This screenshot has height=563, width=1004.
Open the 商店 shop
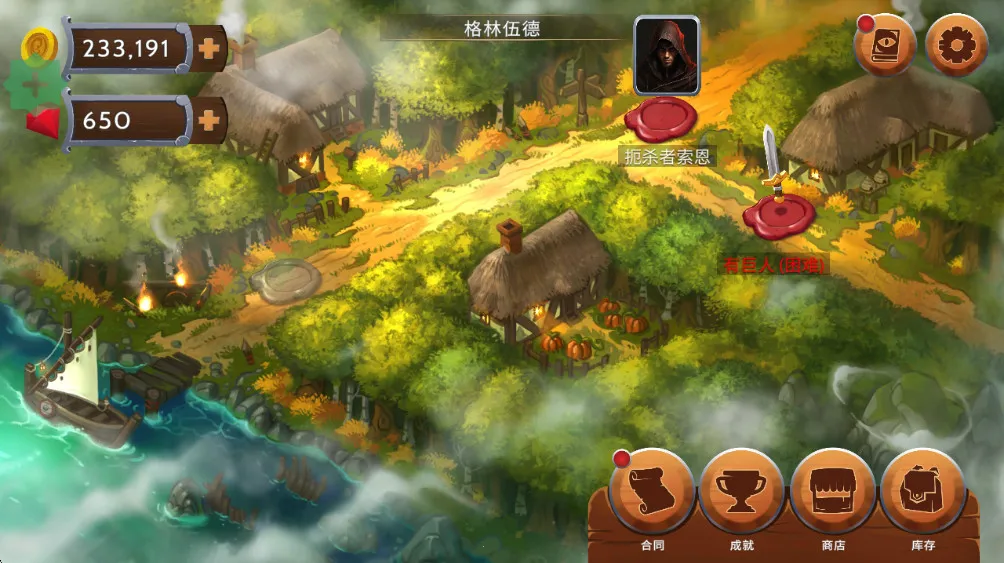pos(832,491)
